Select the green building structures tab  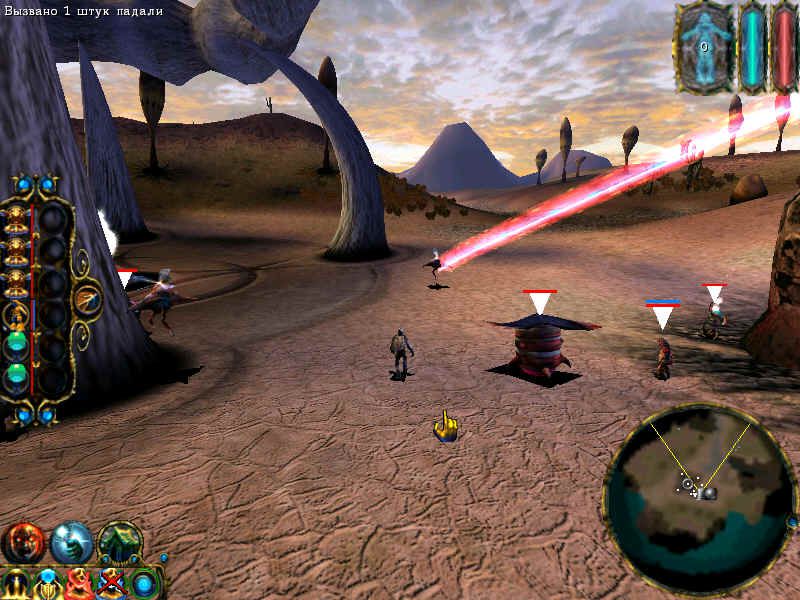pos(119,541)
